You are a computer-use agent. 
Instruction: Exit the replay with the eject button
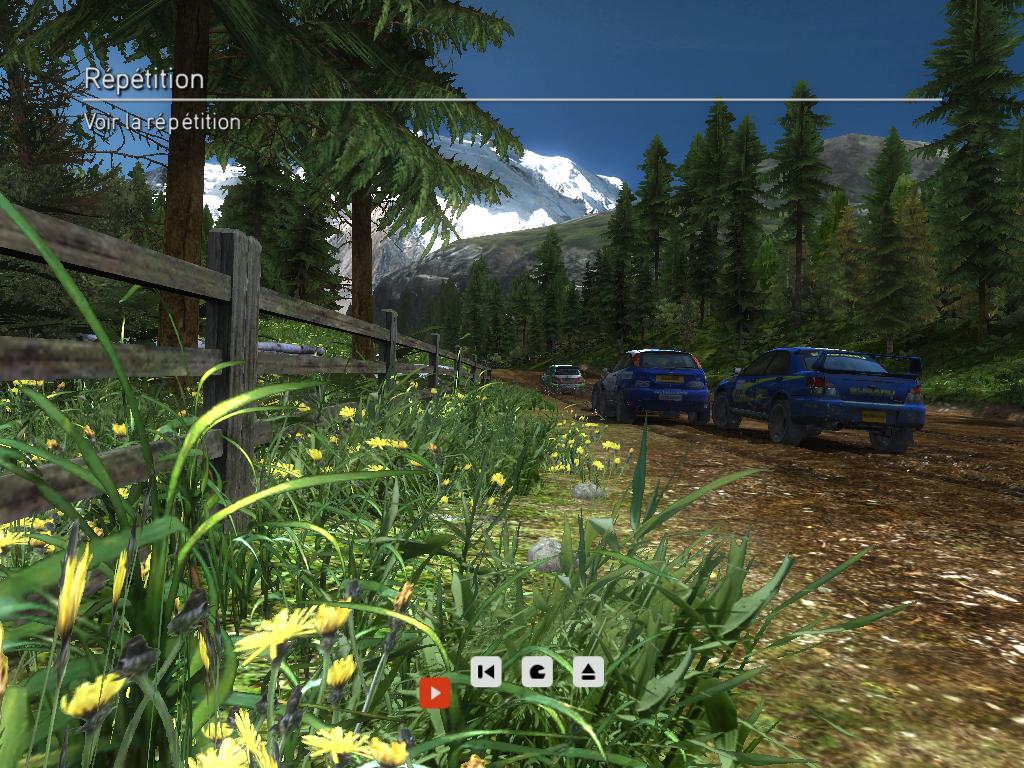click(x=589, y=671)
